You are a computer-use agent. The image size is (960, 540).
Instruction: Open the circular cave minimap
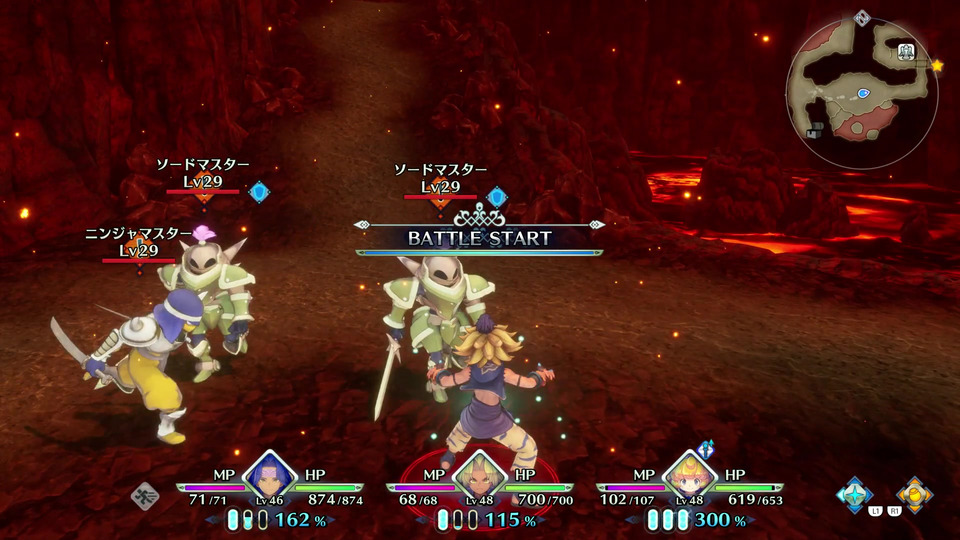861,93
